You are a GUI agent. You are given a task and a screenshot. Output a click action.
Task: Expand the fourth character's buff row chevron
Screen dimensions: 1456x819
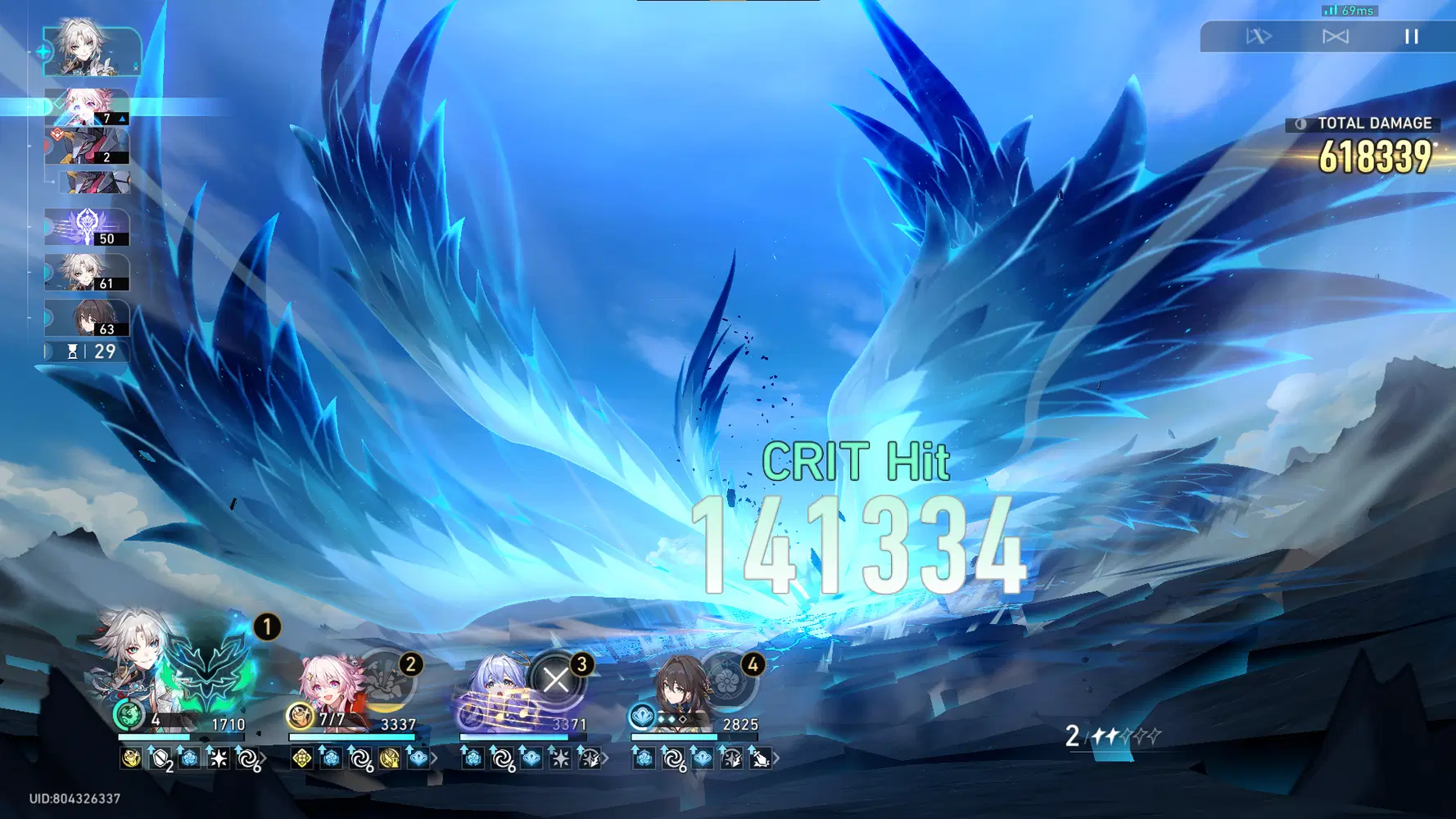[775, 759]
